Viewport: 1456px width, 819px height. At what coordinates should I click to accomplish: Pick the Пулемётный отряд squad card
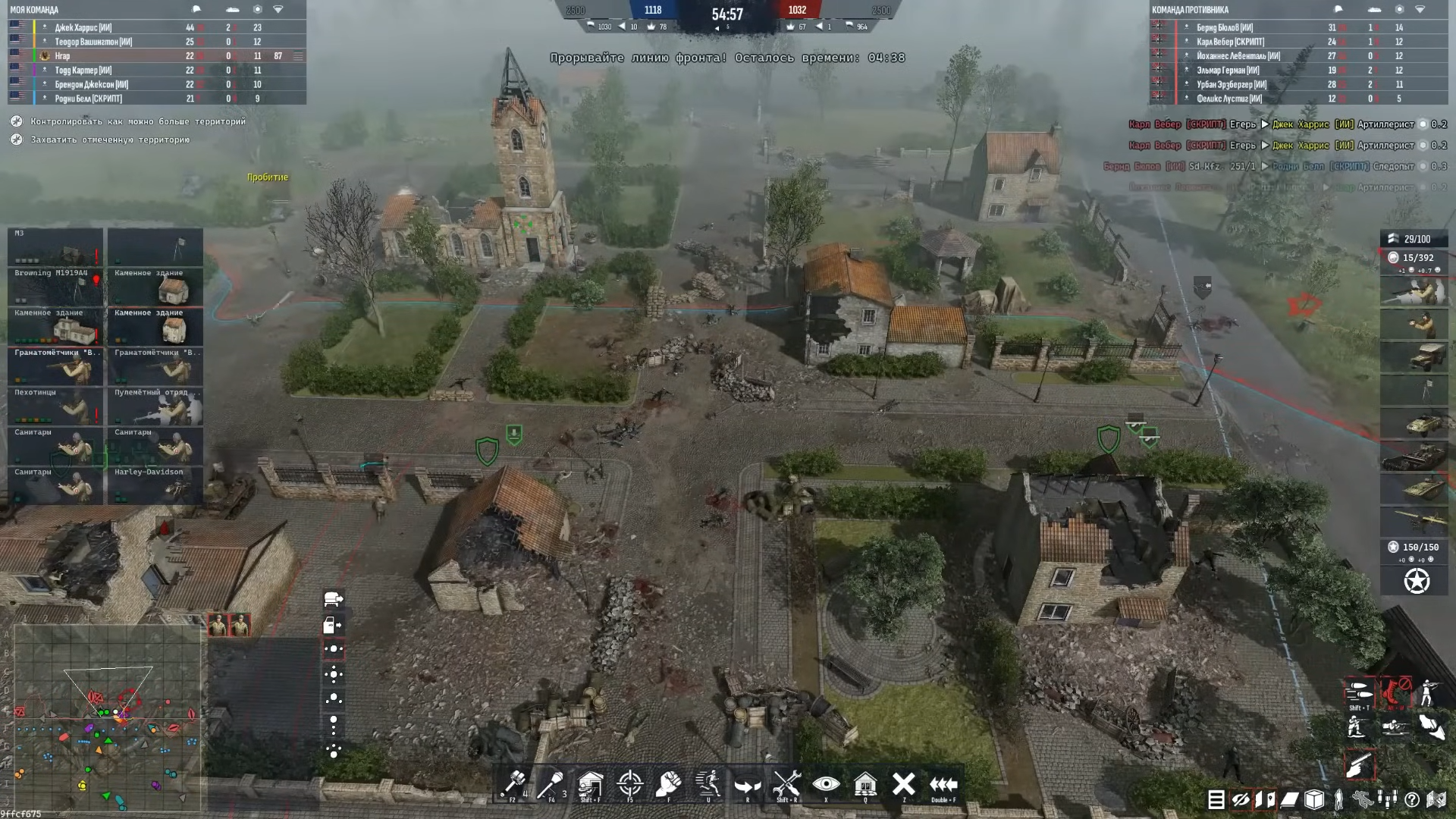click(155, 406)
